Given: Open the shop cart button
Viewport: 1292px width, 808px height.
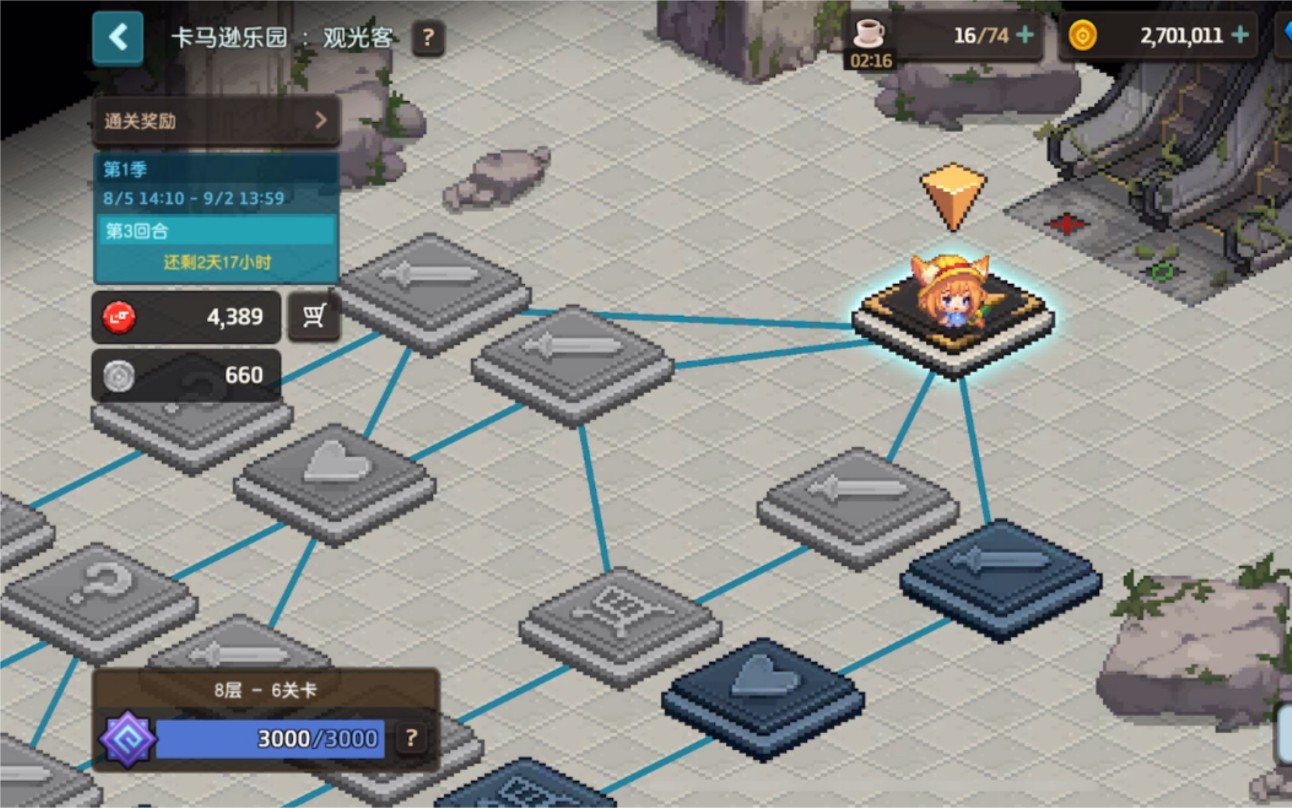Looking at the screenshot, I should pos(314,317).
